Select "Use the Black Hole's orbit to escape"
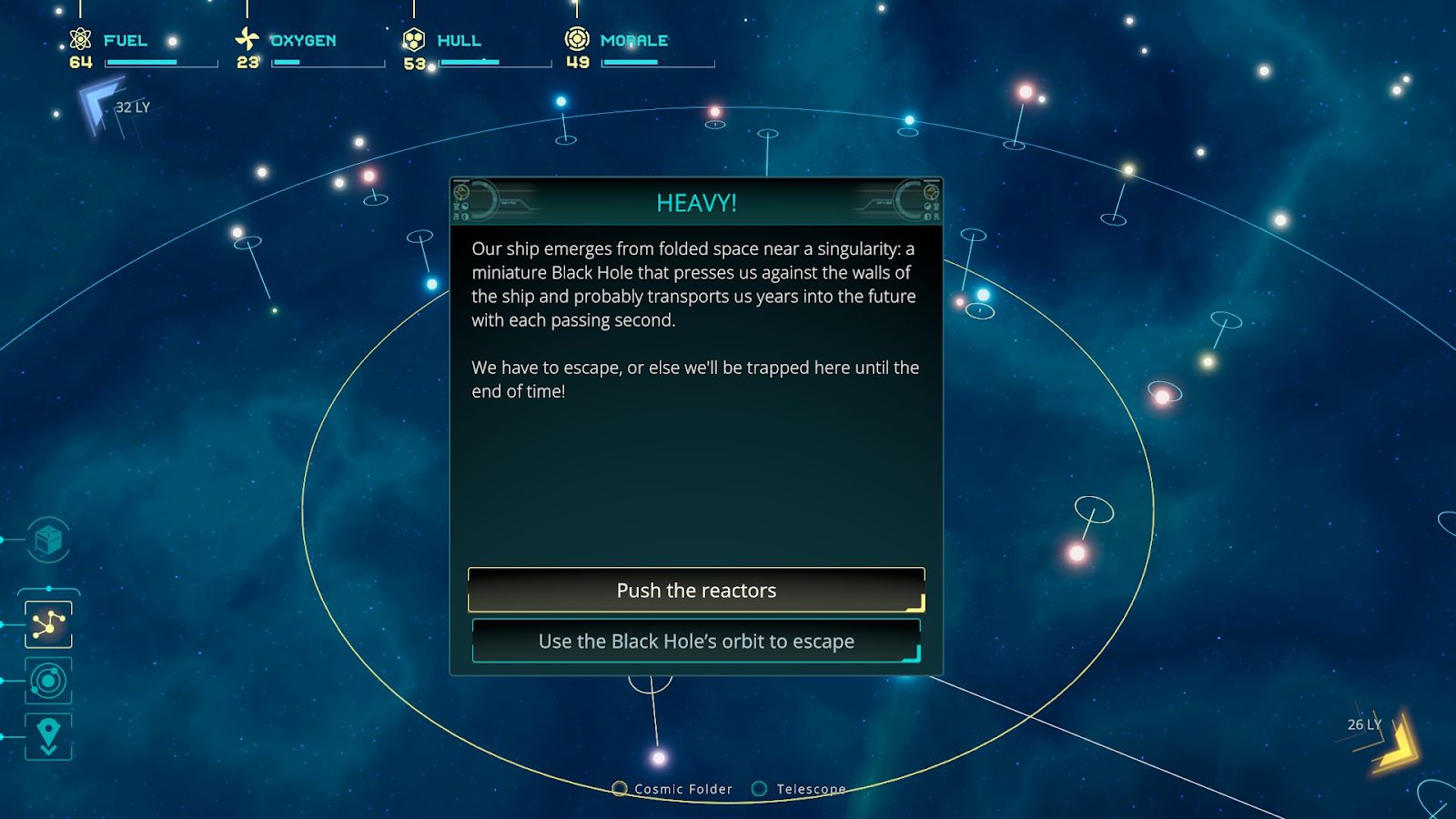Image resolution: width=1456 pixels, height=819 pixels. click(696, 642)
